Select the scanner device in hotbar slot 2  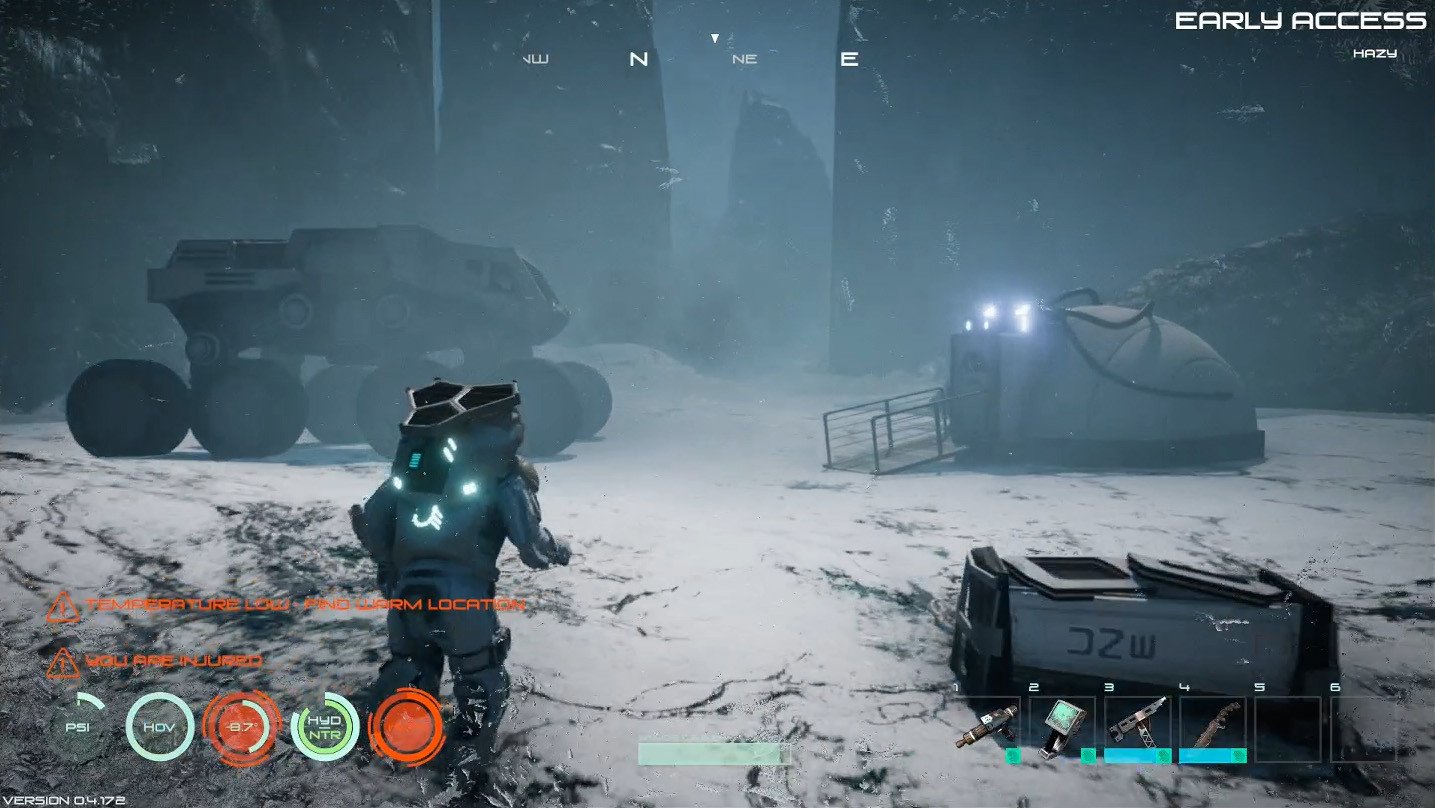(x=1060, y=727)
